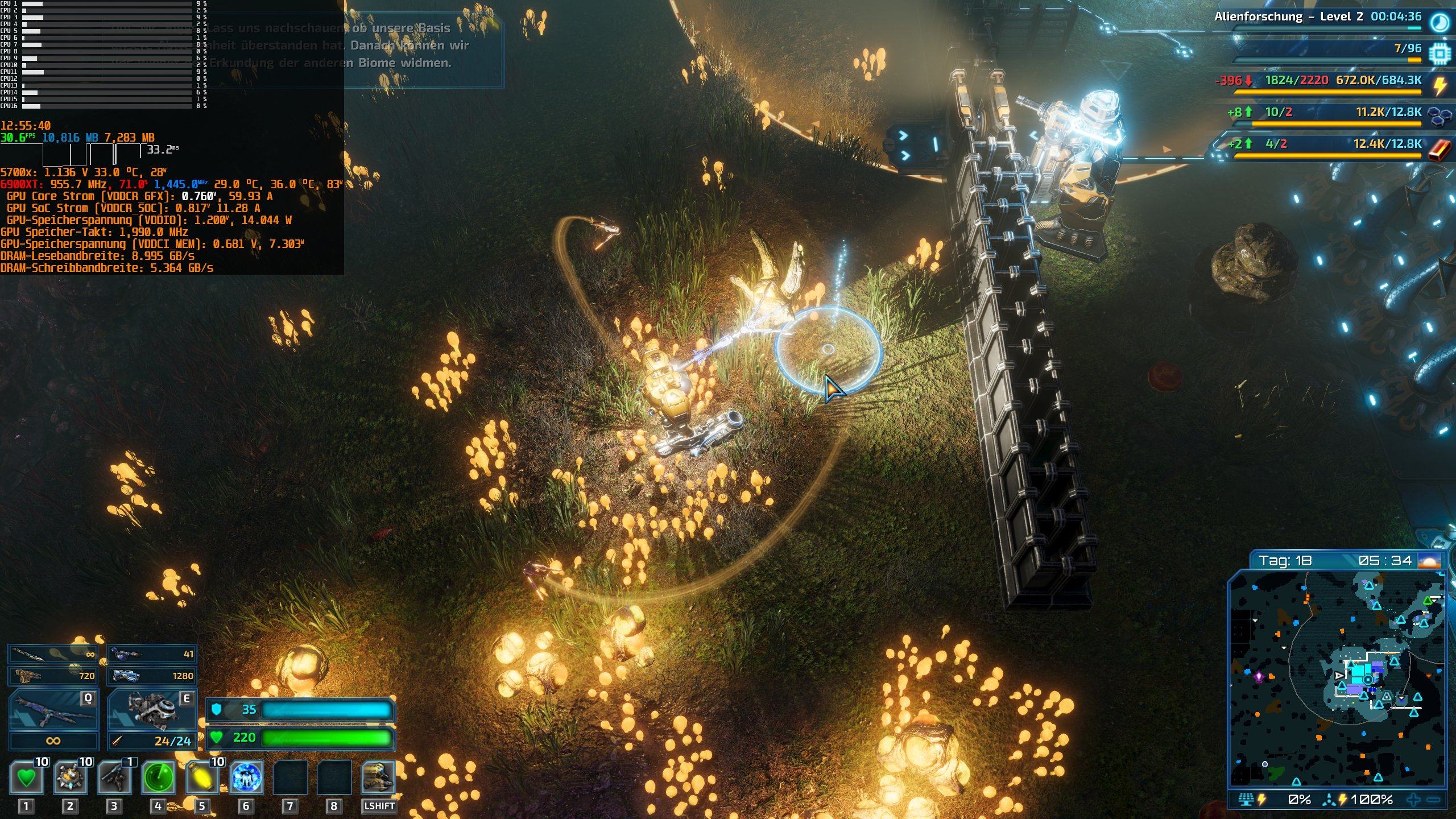Open the Alienforschung research clock icon
This screenshot has height=819, width=1456.
[1440, 23]
